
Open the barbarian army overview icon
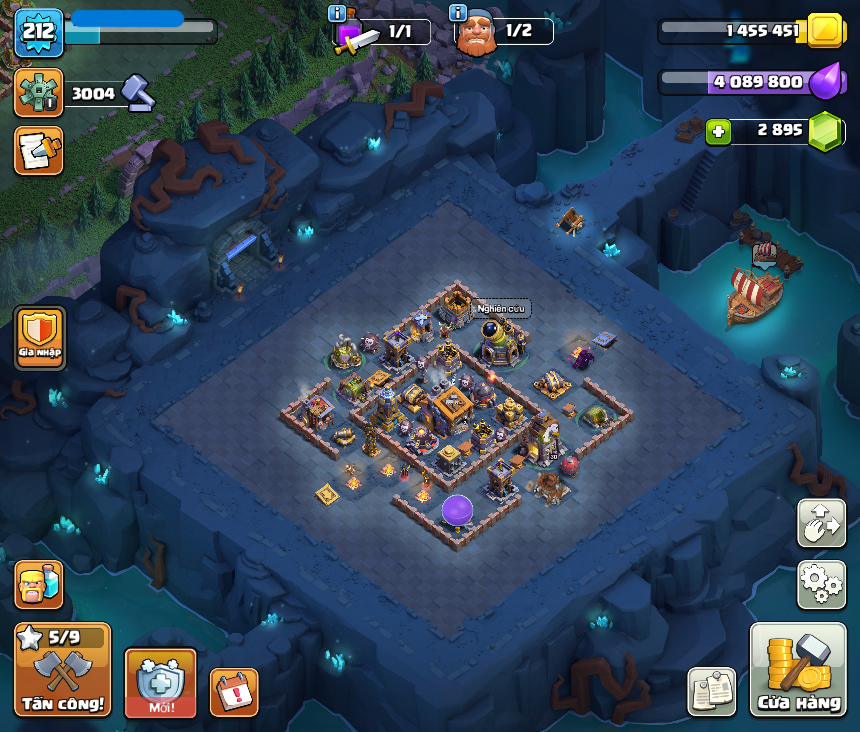pos(38,584)
